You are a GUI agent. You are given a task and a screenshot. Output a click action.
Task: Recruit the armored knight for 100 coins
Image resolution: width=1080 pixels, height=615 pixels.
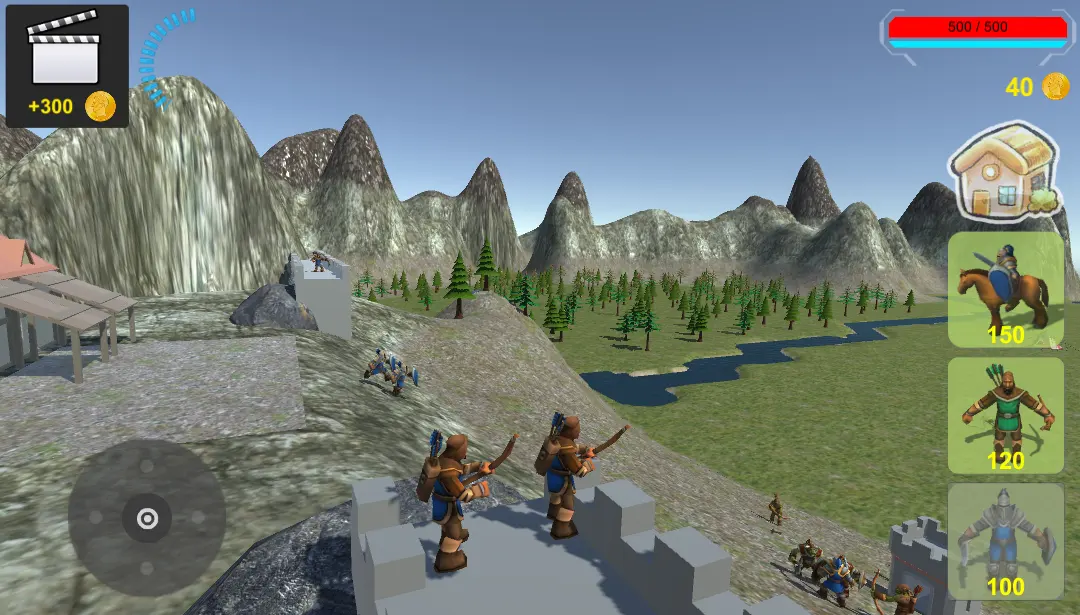tap(1005, 541)
